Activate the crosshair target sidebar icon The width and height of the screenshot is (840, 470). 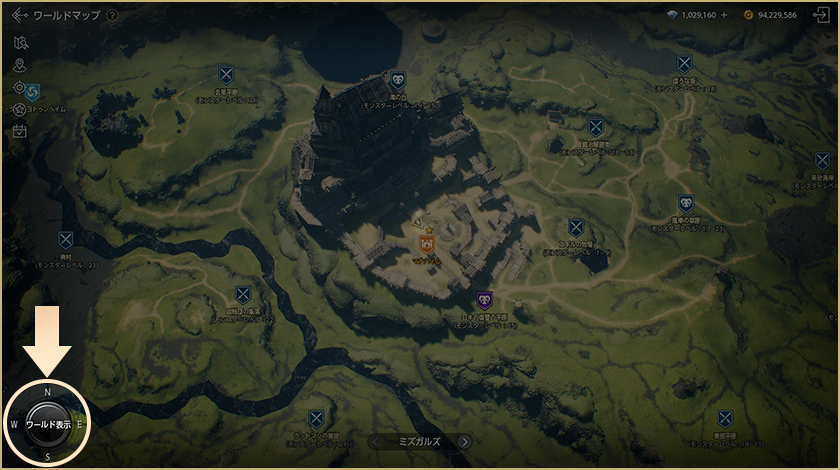pyautogui.click(x=20, y=88)
